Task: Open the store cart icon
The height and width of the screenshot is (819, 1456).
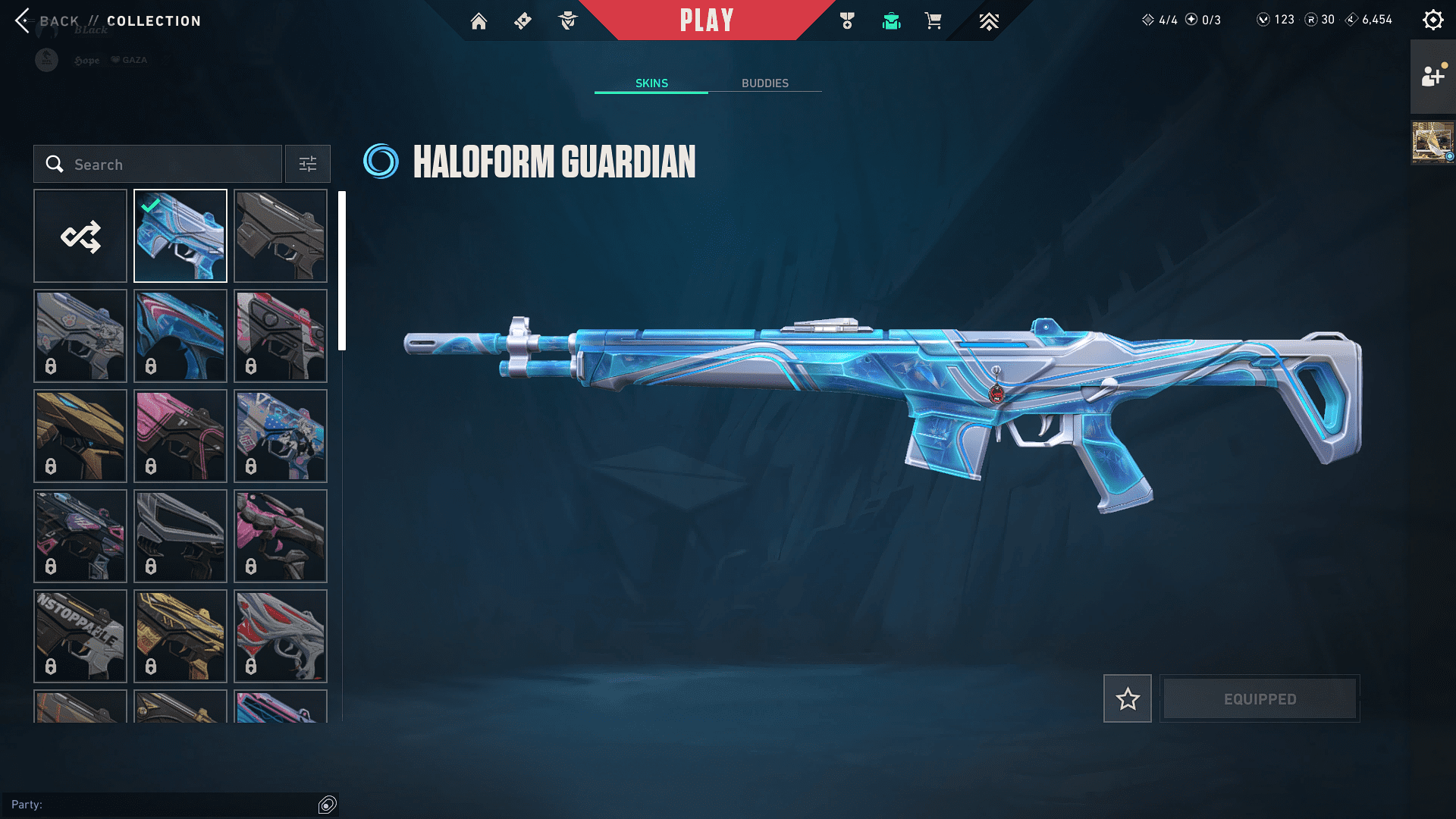Action: [x=933, y=21]
